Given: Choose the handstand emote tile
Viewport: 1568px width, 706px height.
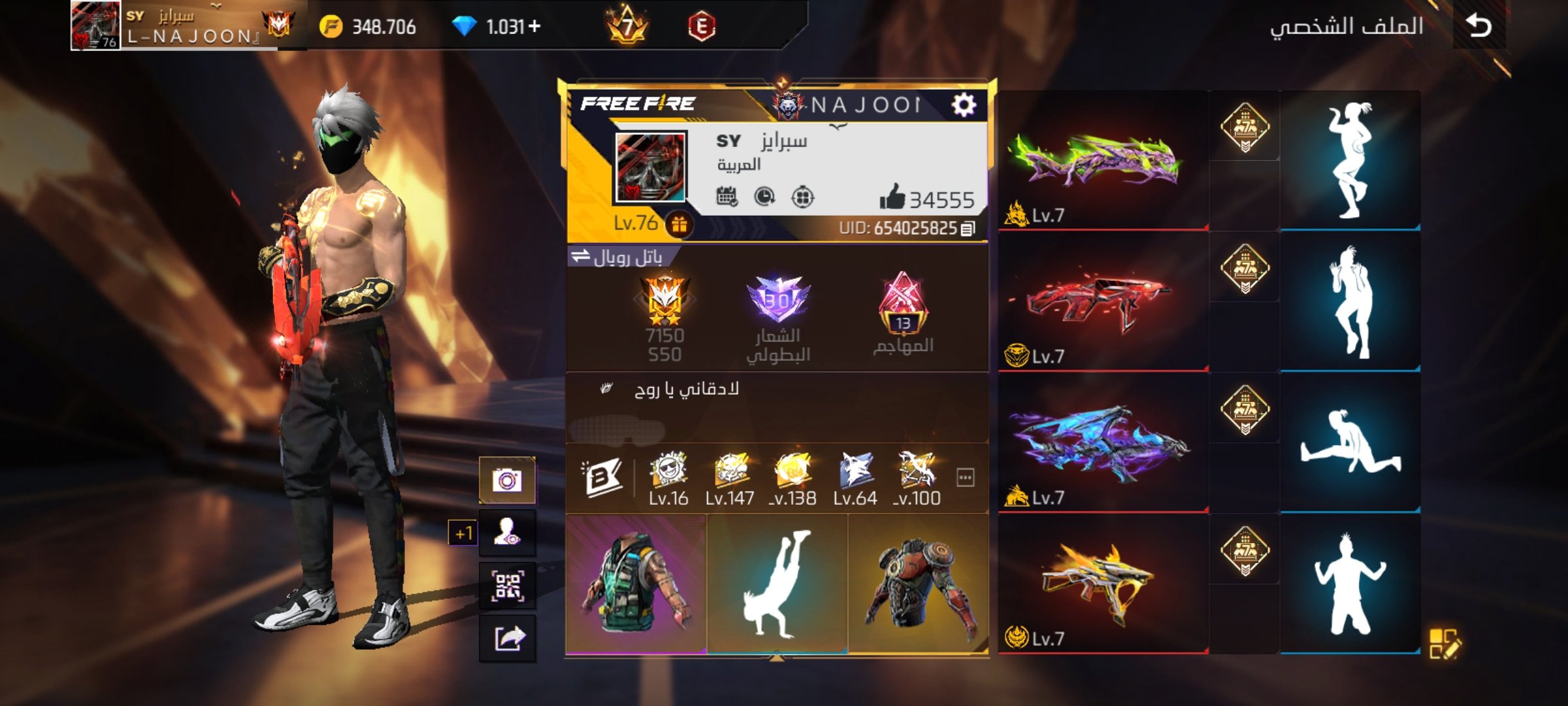Looking at the screenshot, I should tap(777, 583).
